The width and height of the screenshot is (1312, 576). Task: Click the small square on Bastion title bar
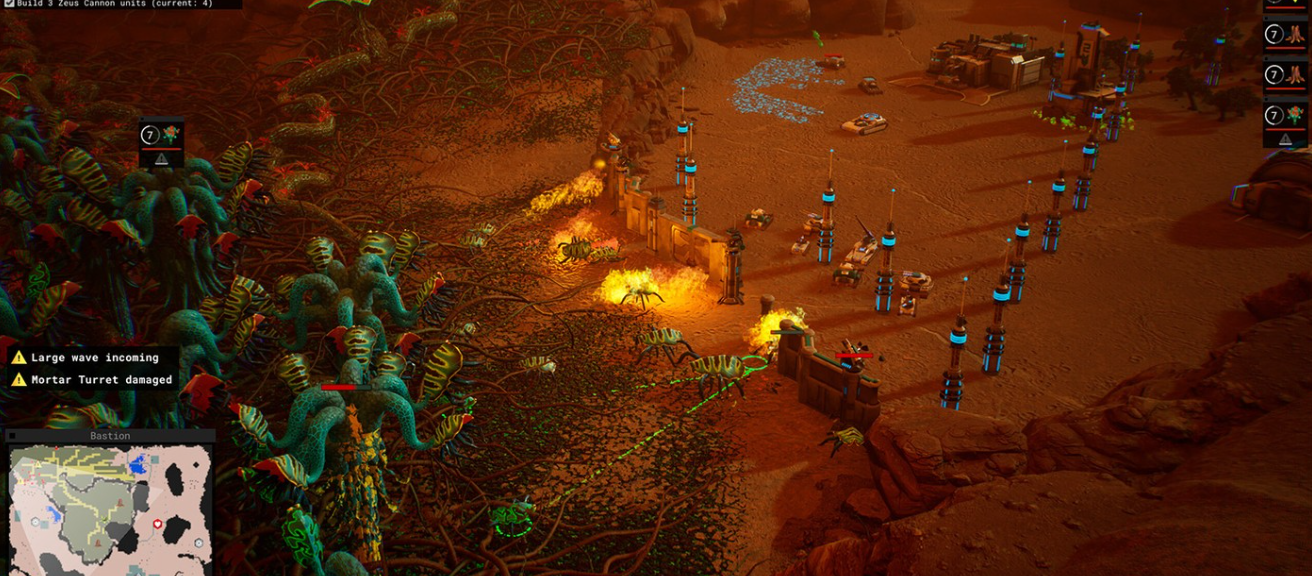point(11,436)
